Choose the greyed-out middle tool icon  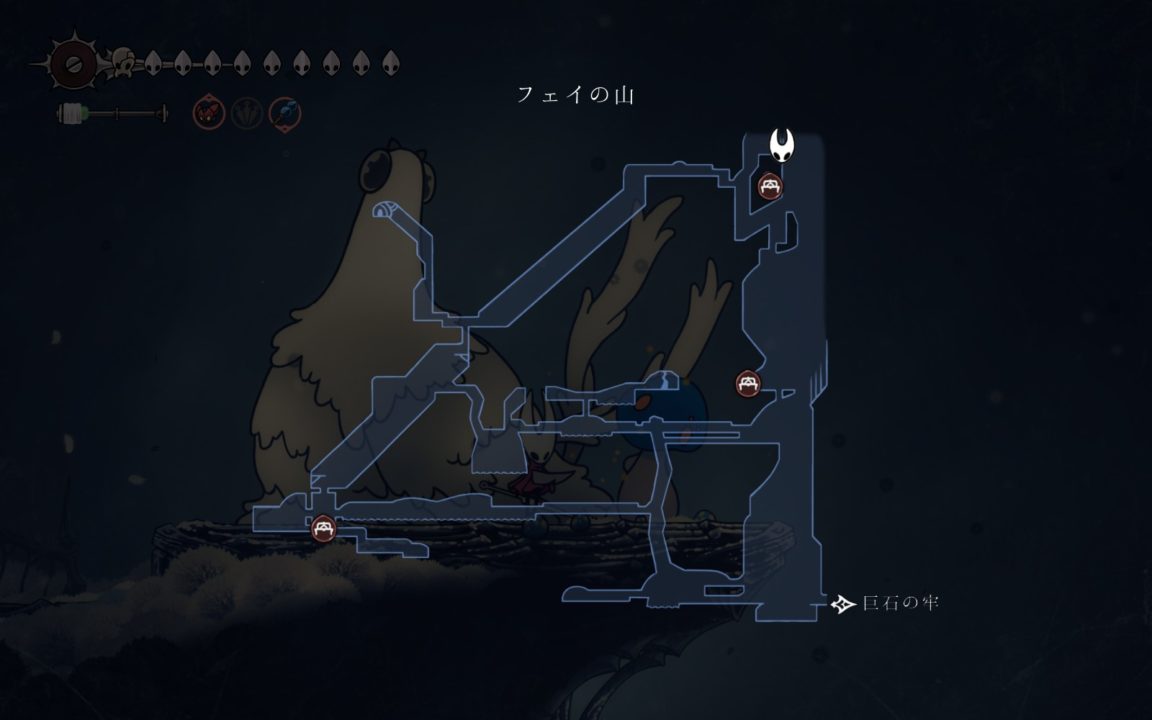(x=246, y=113)
